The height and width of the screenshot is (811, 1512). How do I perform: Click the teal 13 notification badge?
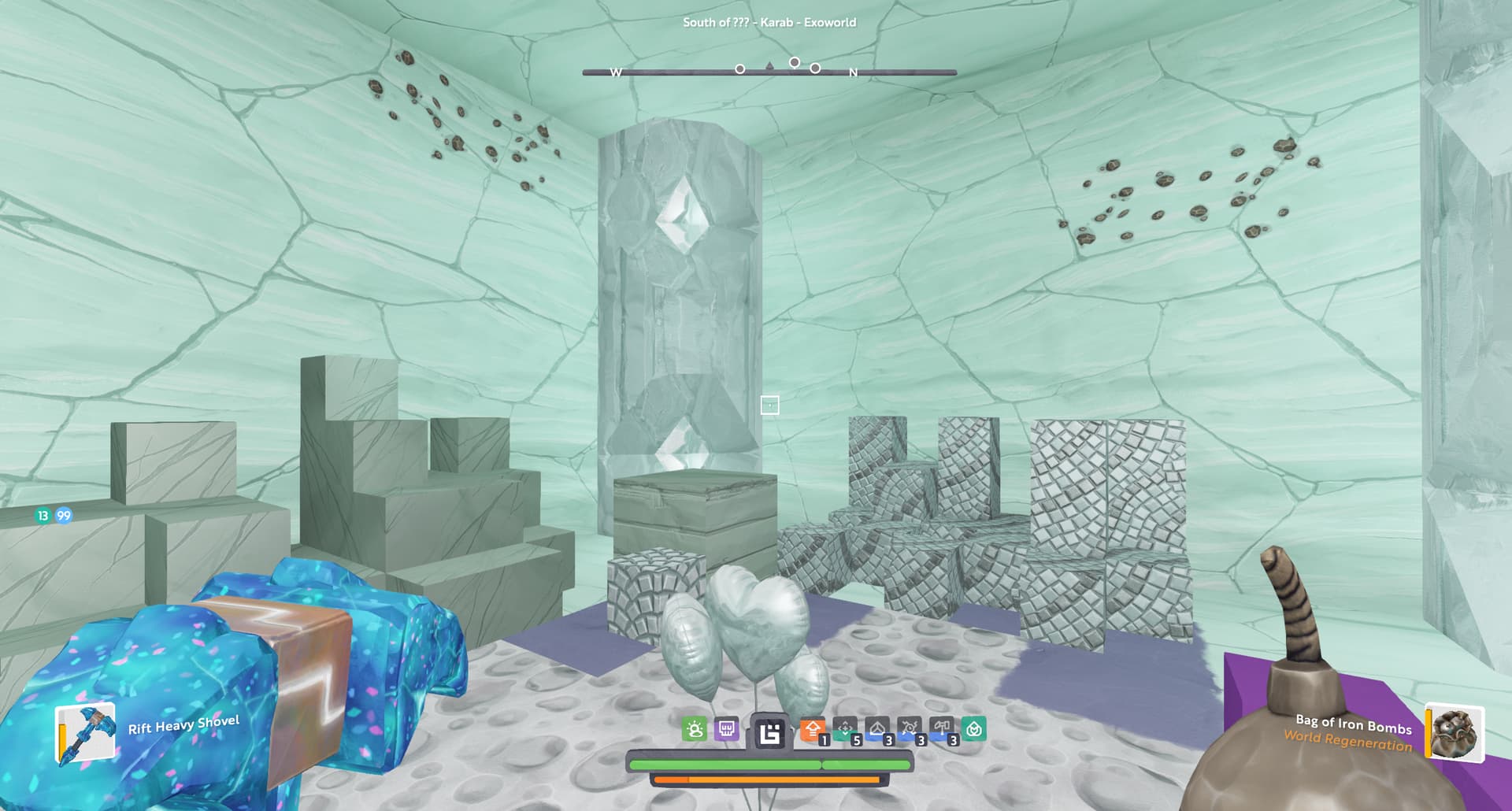tap(43, 516)
